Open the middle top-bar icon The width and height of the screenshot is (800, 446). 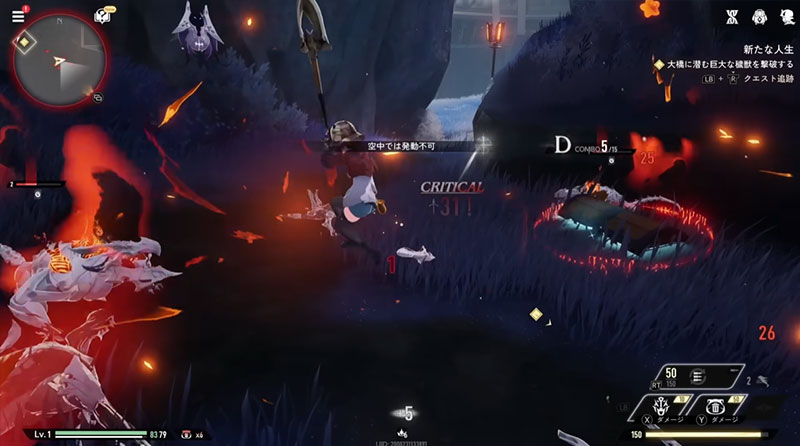coord(758,16)
